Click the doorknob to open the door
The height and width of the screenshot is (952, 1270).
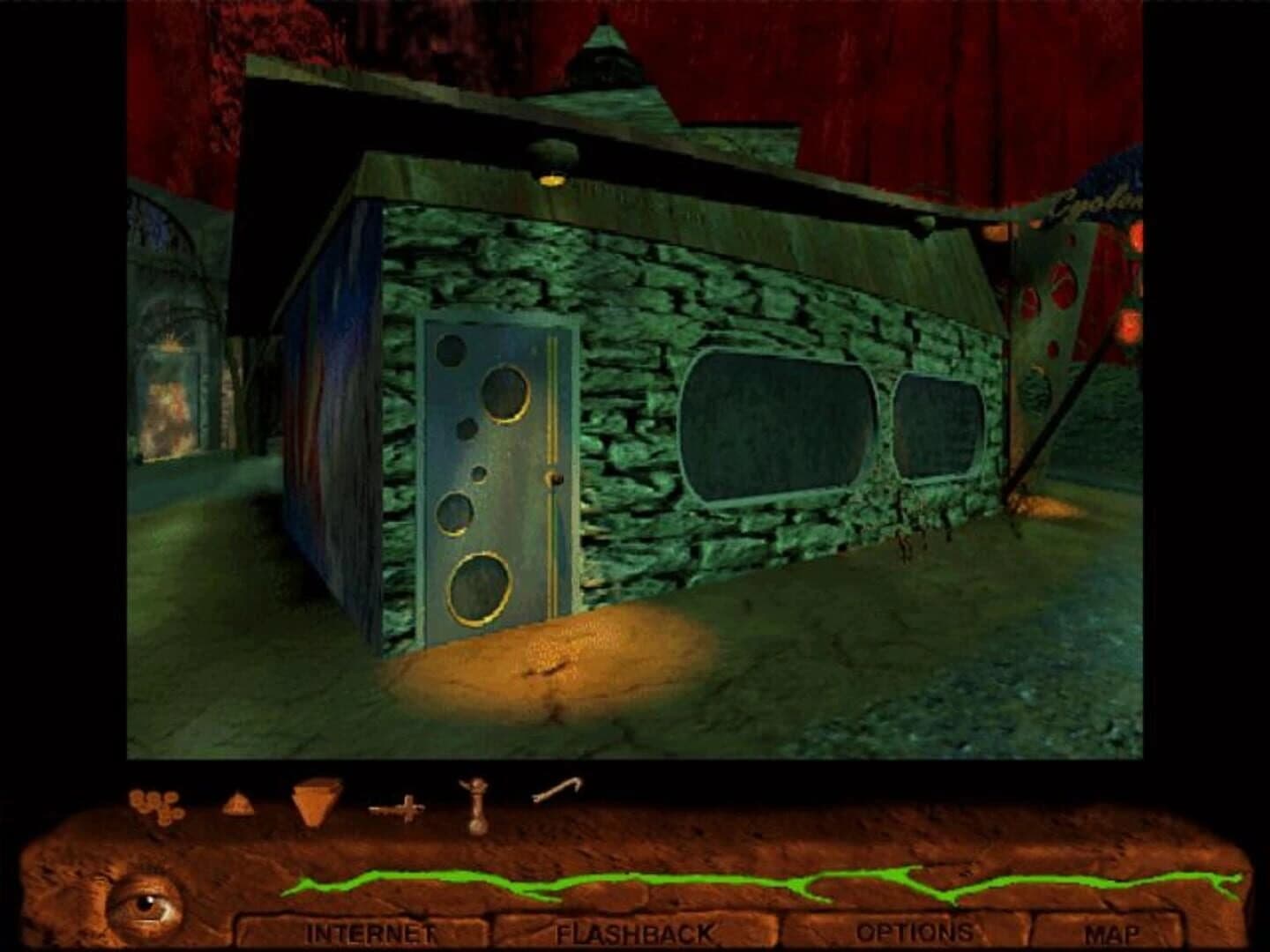[x=553, y=477]
